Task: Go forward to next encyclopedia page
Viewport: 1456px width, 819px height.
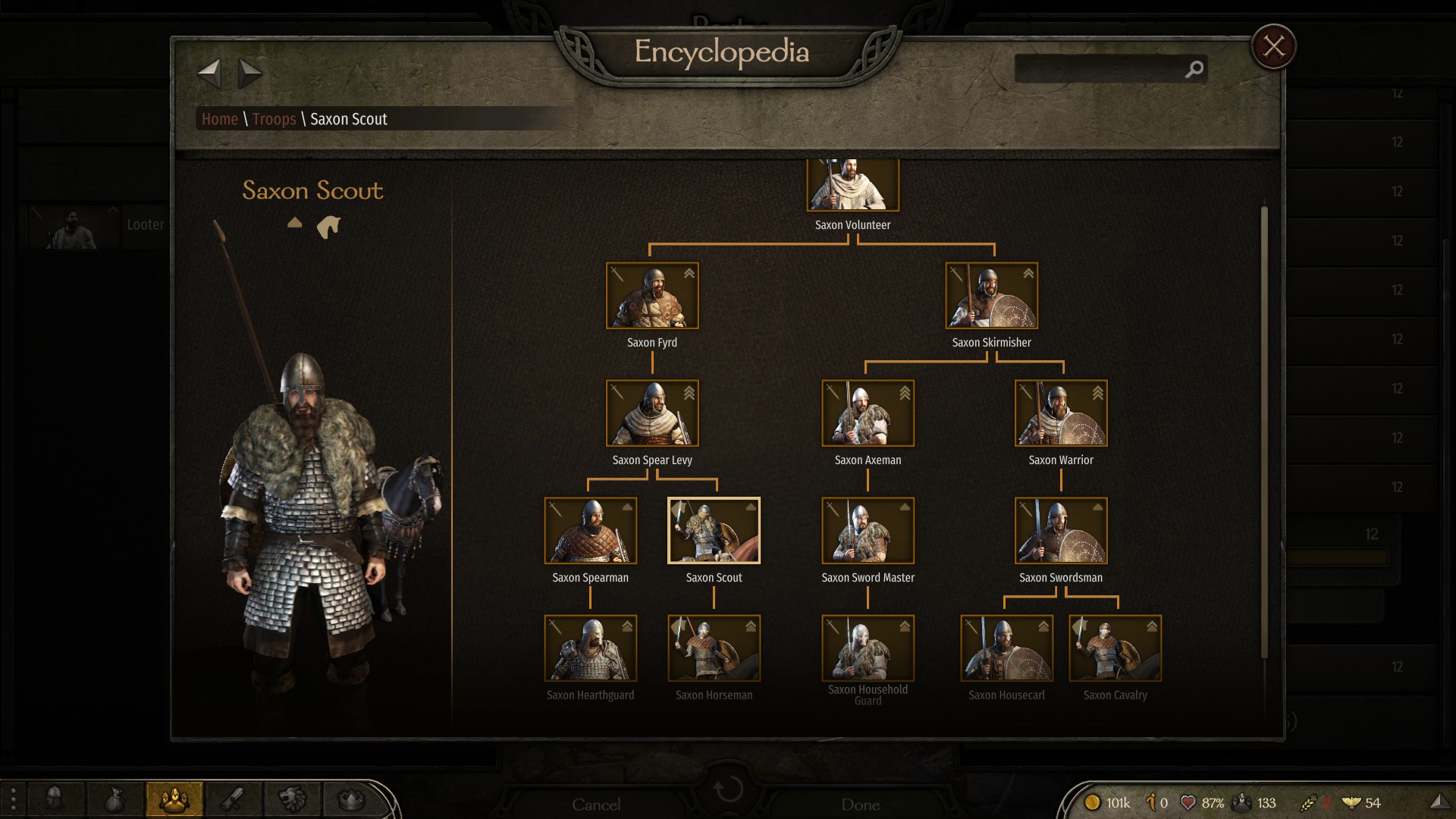Action: tap(249, 74)
